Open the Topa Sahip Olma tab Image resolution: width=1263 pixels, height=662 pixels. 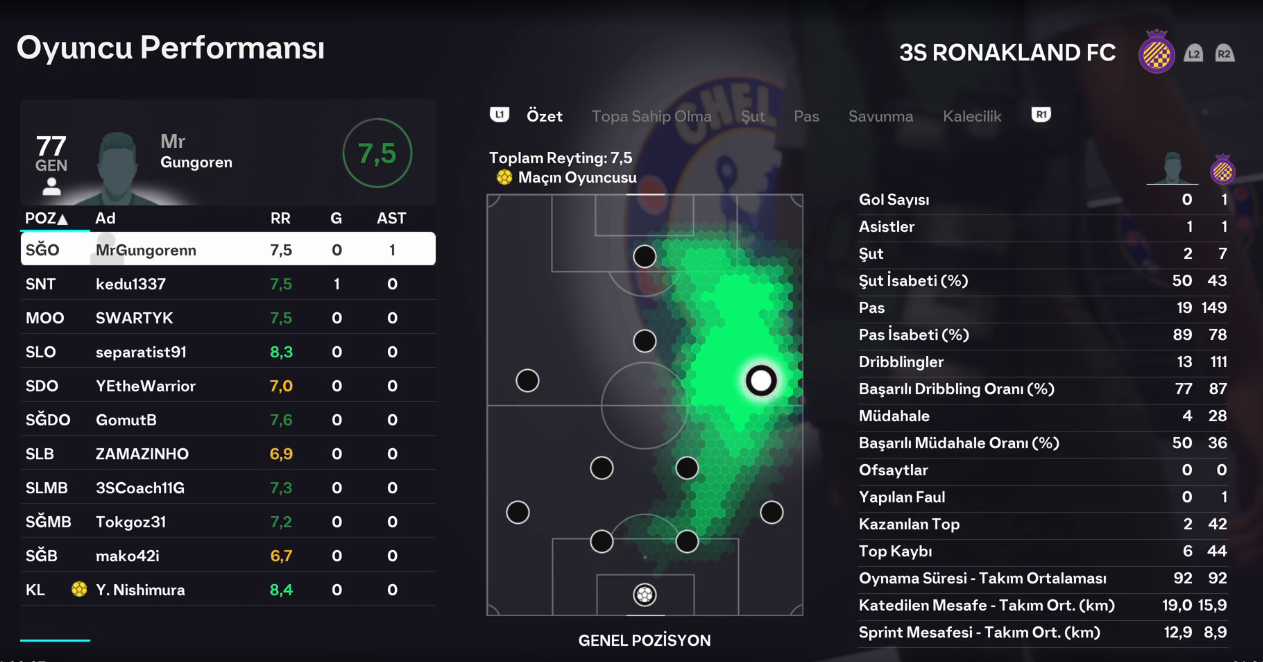tap(651, 116)
